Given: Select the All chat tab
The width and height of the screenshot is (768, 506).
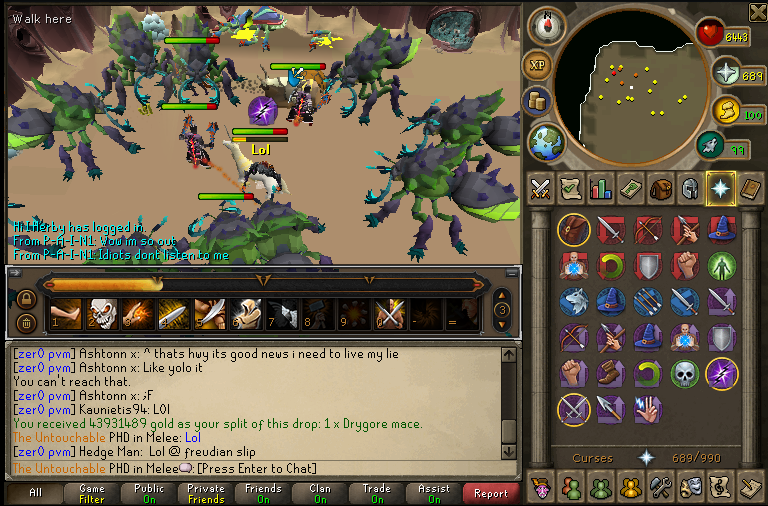Looking at the screenshot, I should point(35,493).
